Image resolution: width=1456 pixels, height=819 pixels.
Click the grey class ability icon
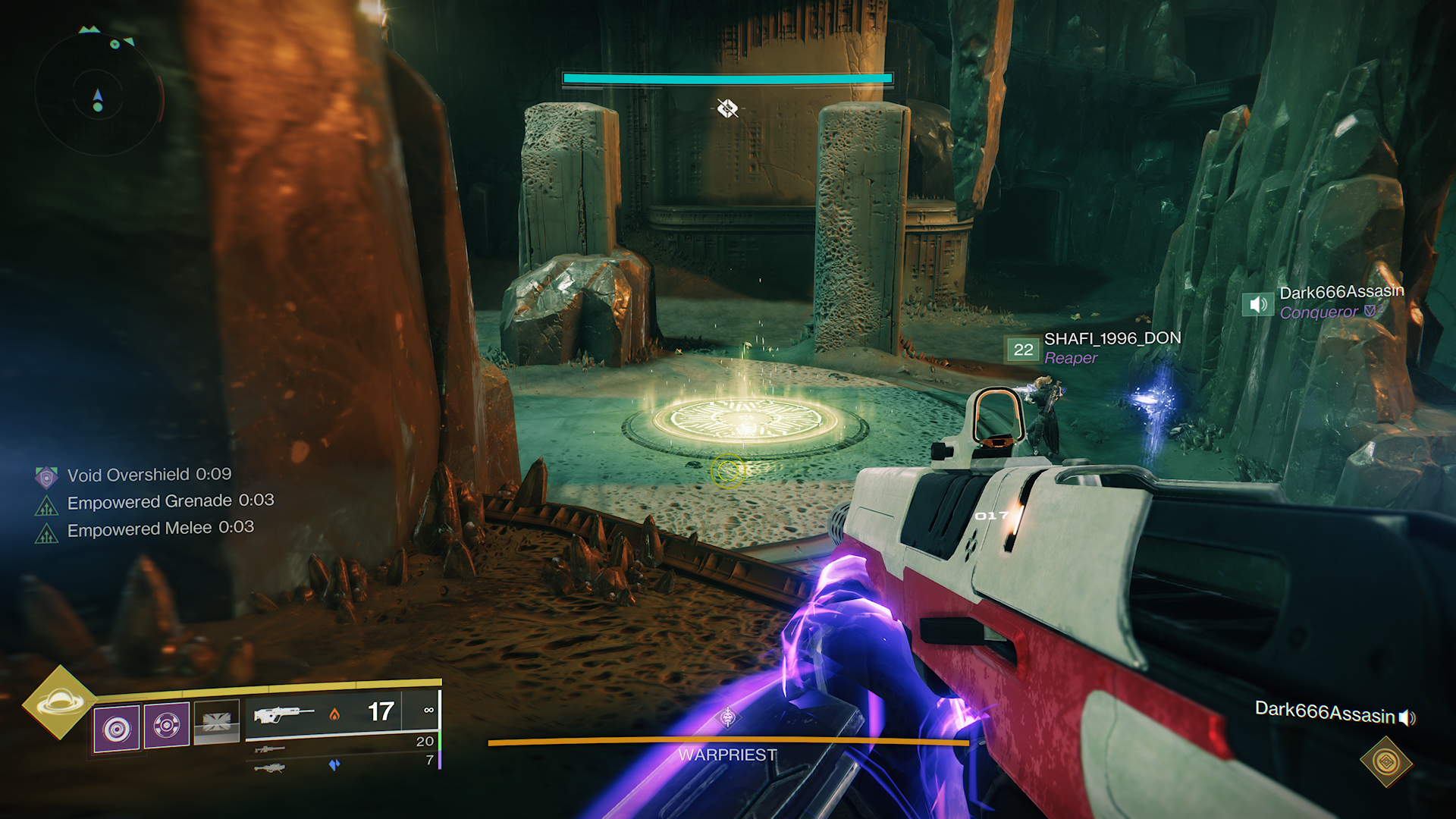[x=216, y=721]
